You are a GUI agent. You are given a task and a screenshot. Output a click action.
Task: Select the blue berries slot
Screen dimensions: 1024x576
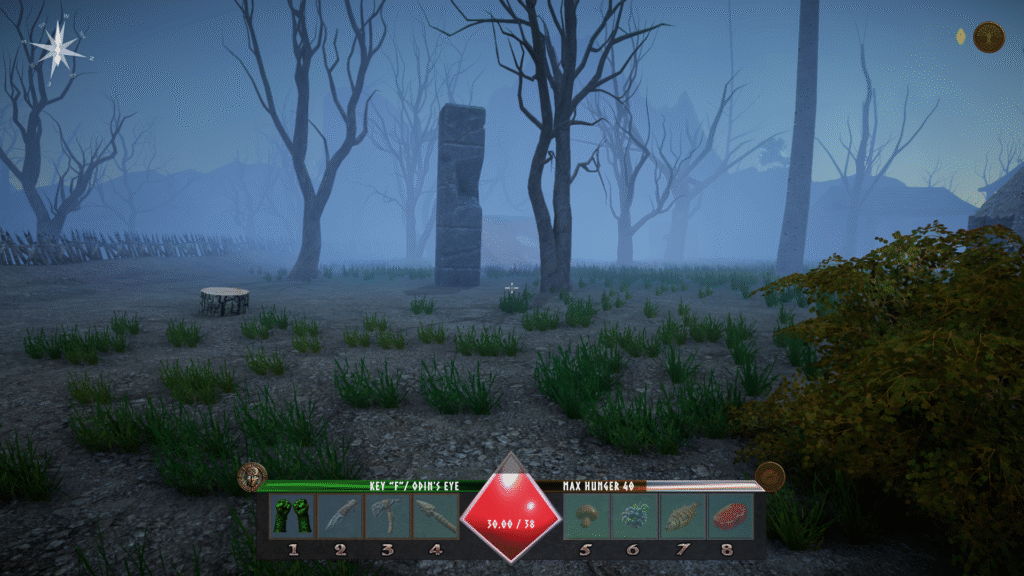click(x=634, y=517)
